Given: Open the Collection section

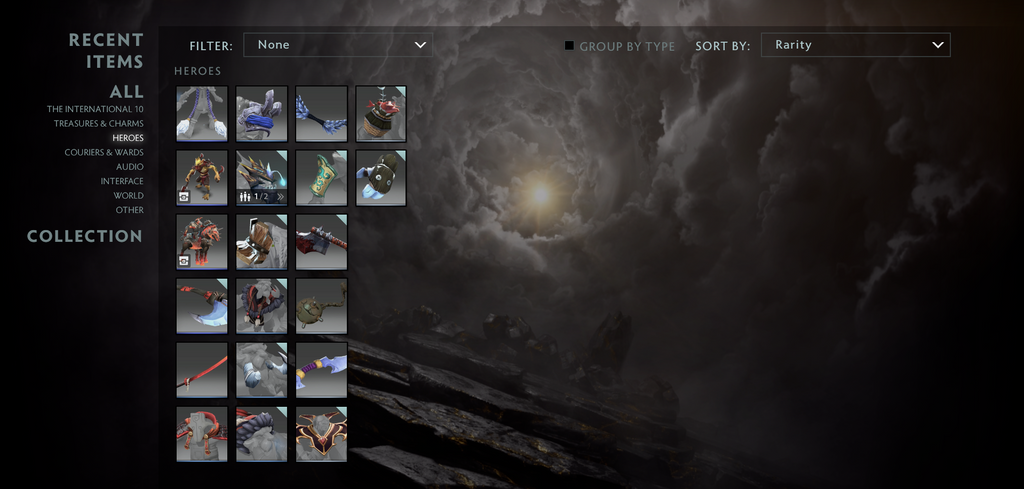Looking at the screenshot, I should (85, 237).
